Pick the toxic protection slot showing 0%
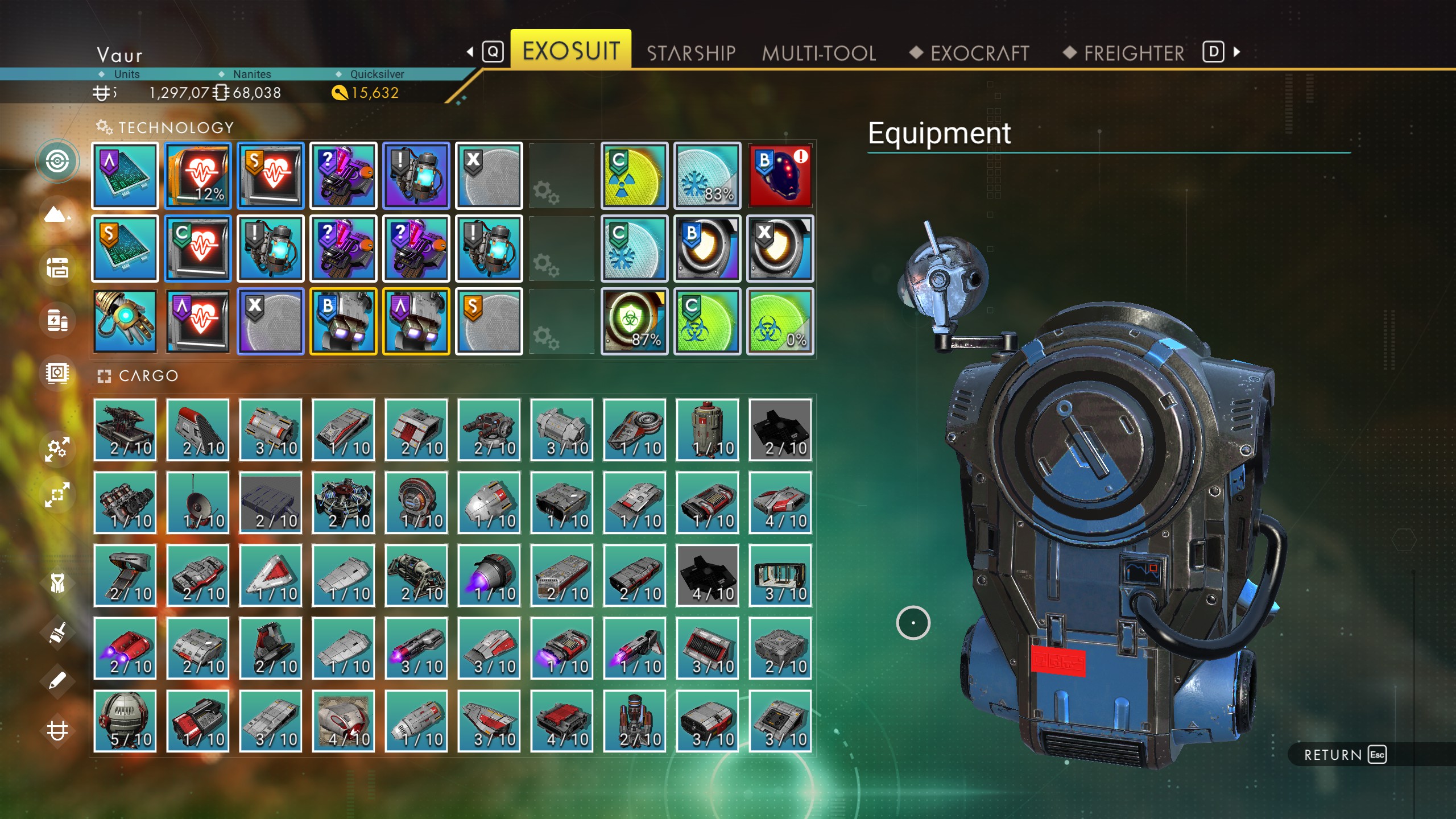This screenshot has height=819, width=1456. coord(780,321)
